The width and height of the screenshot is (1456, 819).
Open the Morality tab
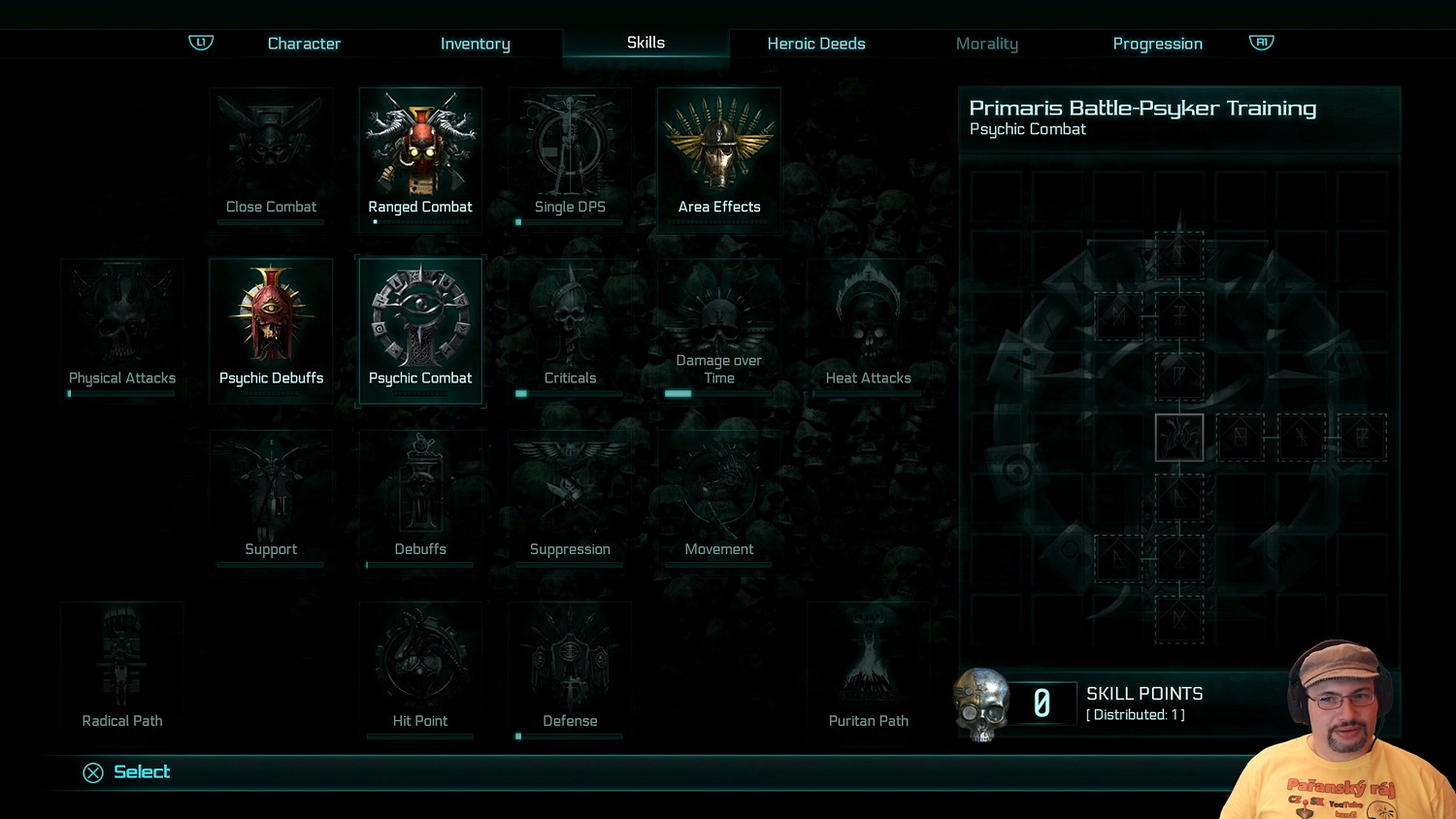tap(986, 44)
